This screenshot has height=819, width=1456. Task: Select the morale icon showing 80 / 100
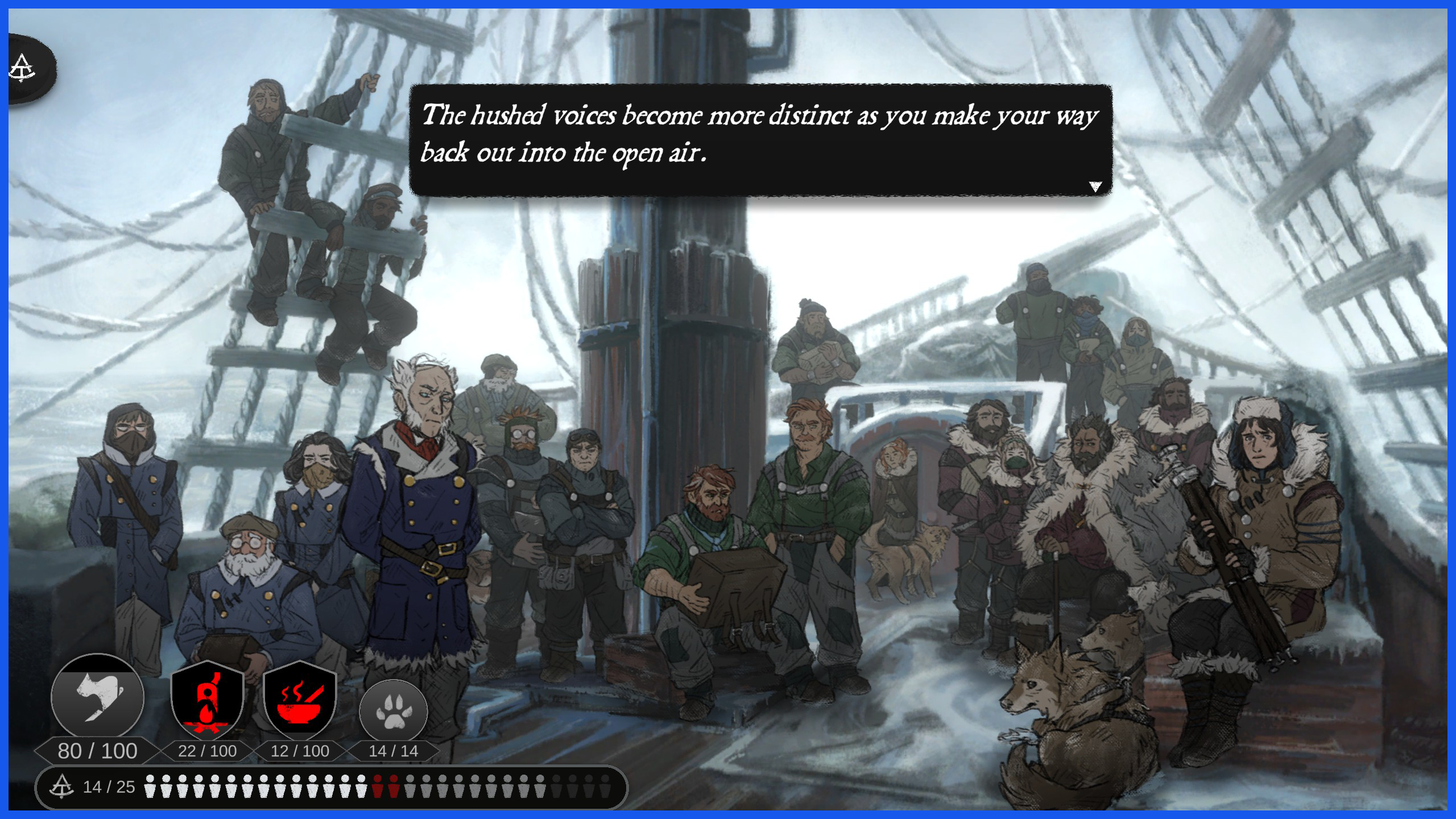click(97, 698)
